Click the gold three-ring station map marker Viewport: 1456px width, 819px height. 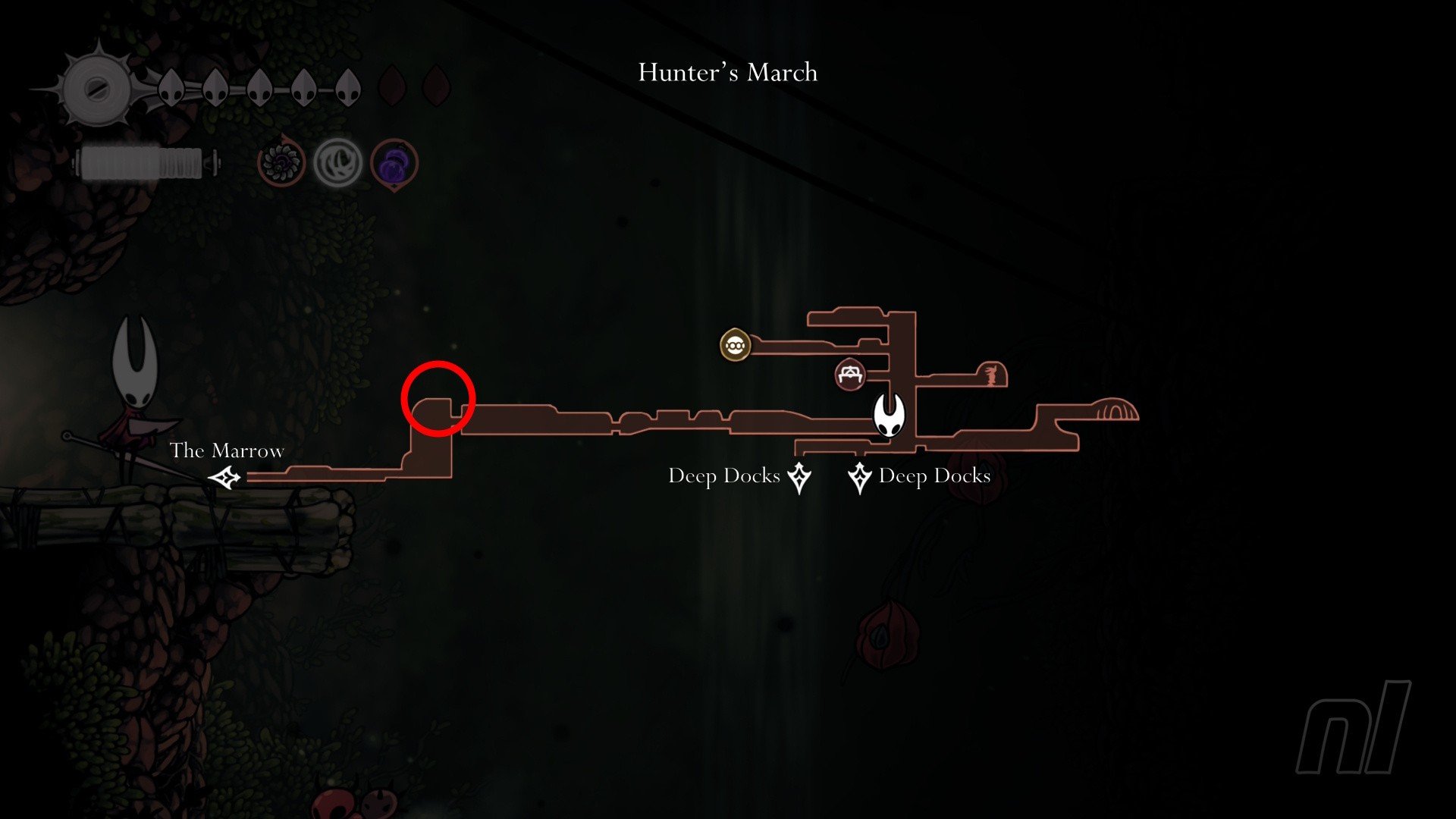coord(734,346)
